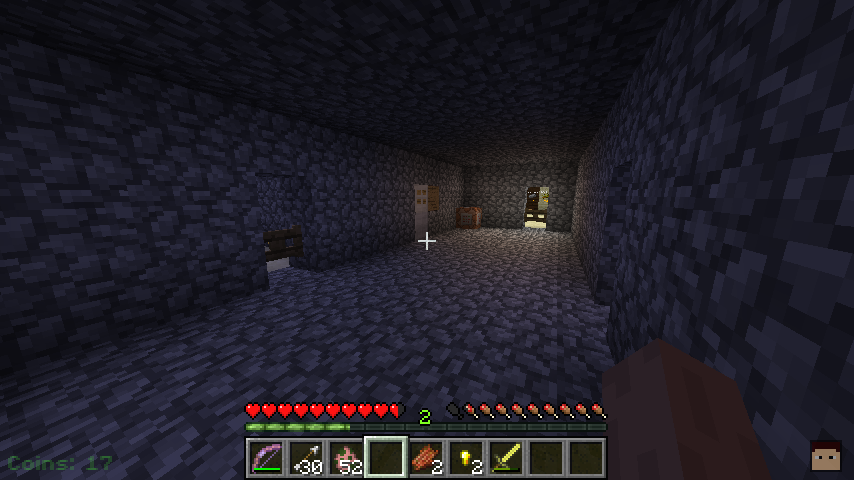Viewport: 854px width, 480px height.
Task: Equip the golden sword from the hotbar
Action: coord(505,458)
